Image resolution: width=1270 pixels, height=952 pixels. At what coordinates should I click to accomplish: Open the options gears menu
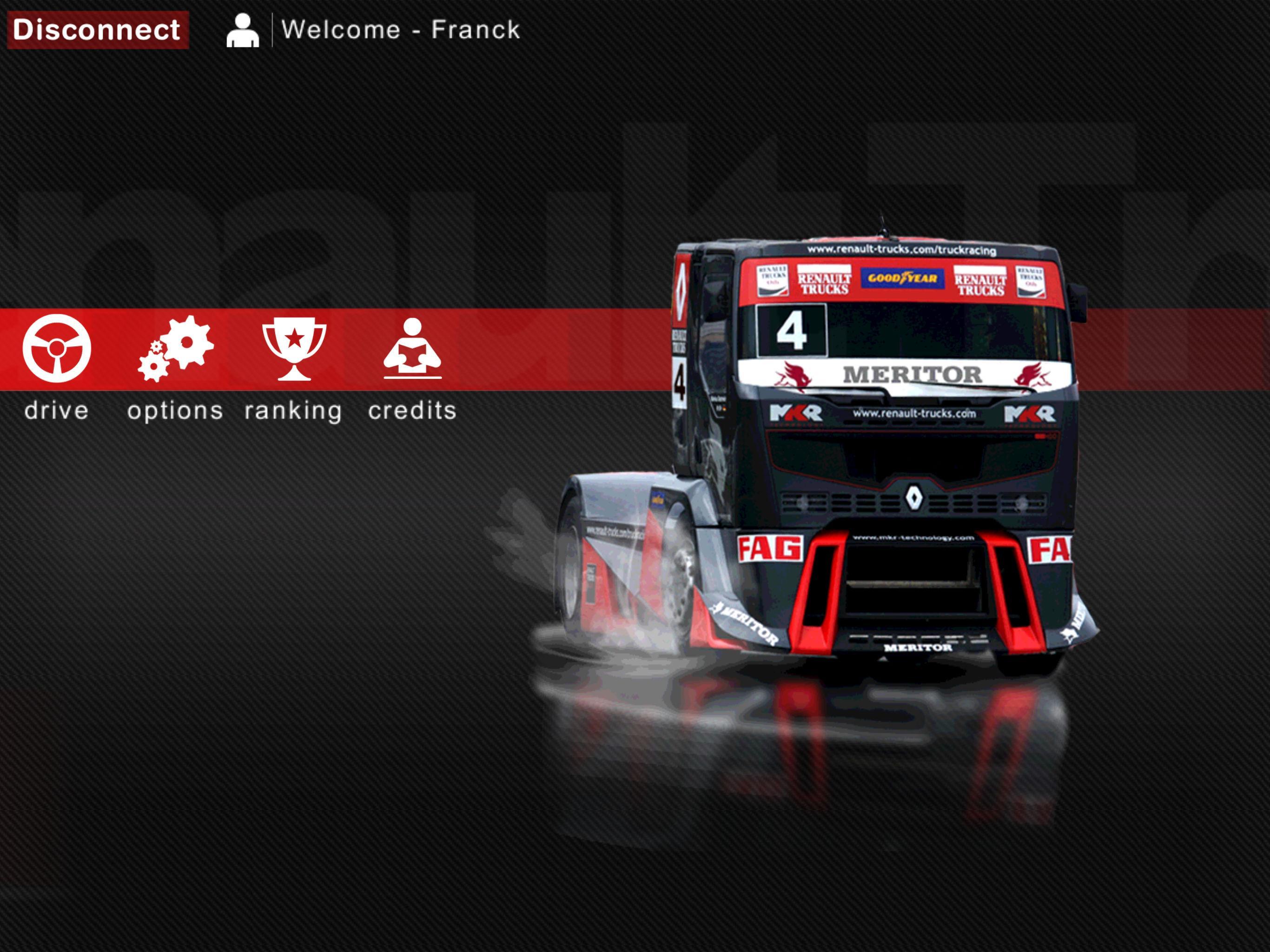click(x=176, y=349)
